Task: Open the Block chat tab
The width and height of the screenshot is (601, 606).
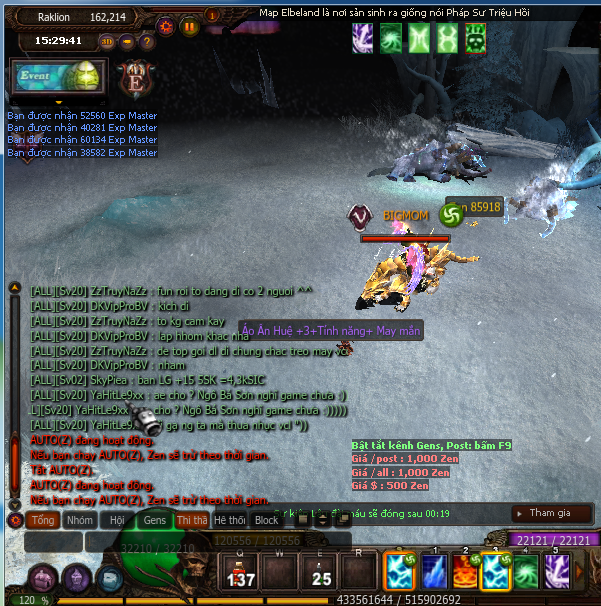Action: coord(267,520)
